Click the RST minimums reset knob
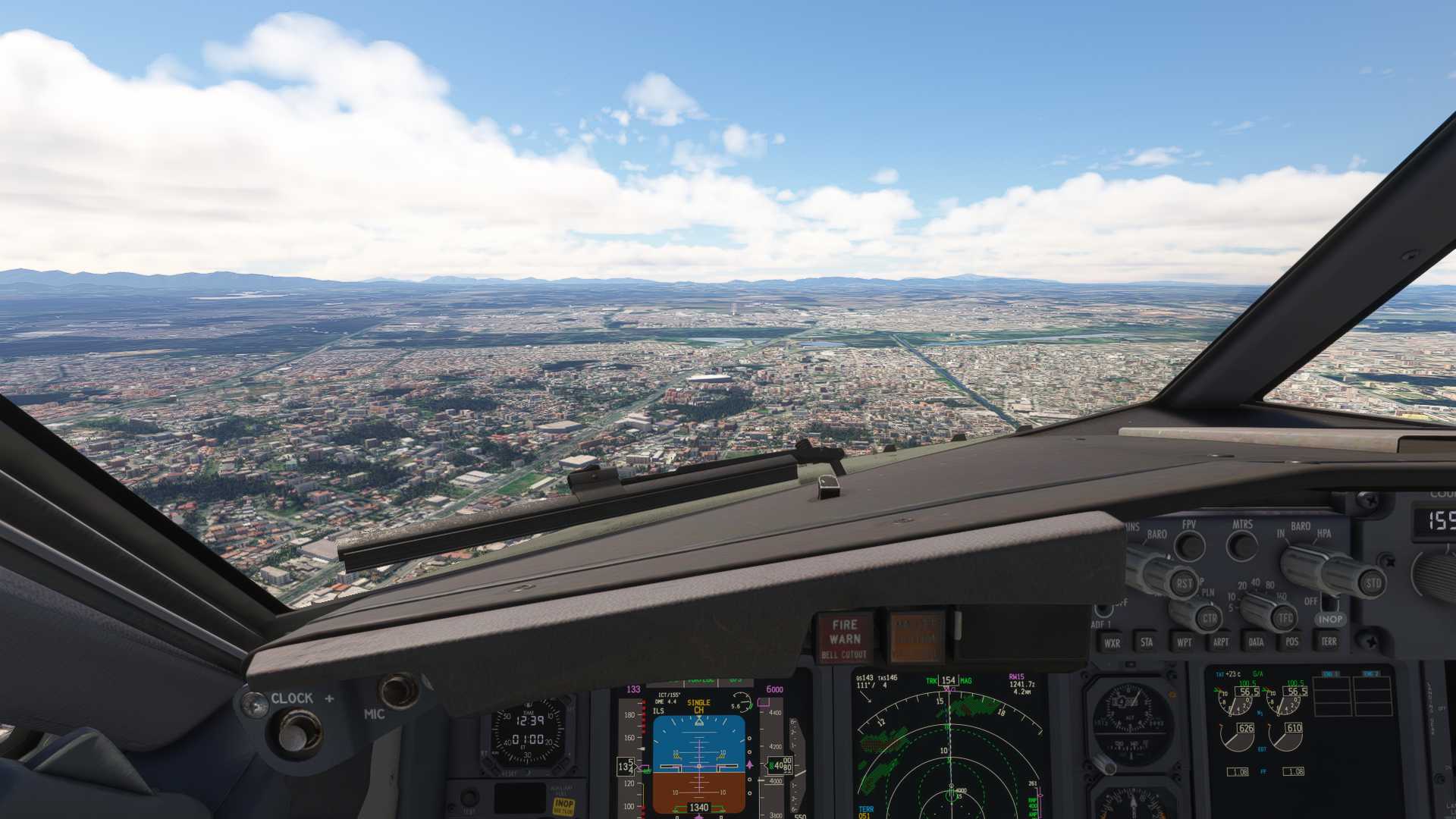Viewport: 1456px width, 819px height. [1184, 584]
